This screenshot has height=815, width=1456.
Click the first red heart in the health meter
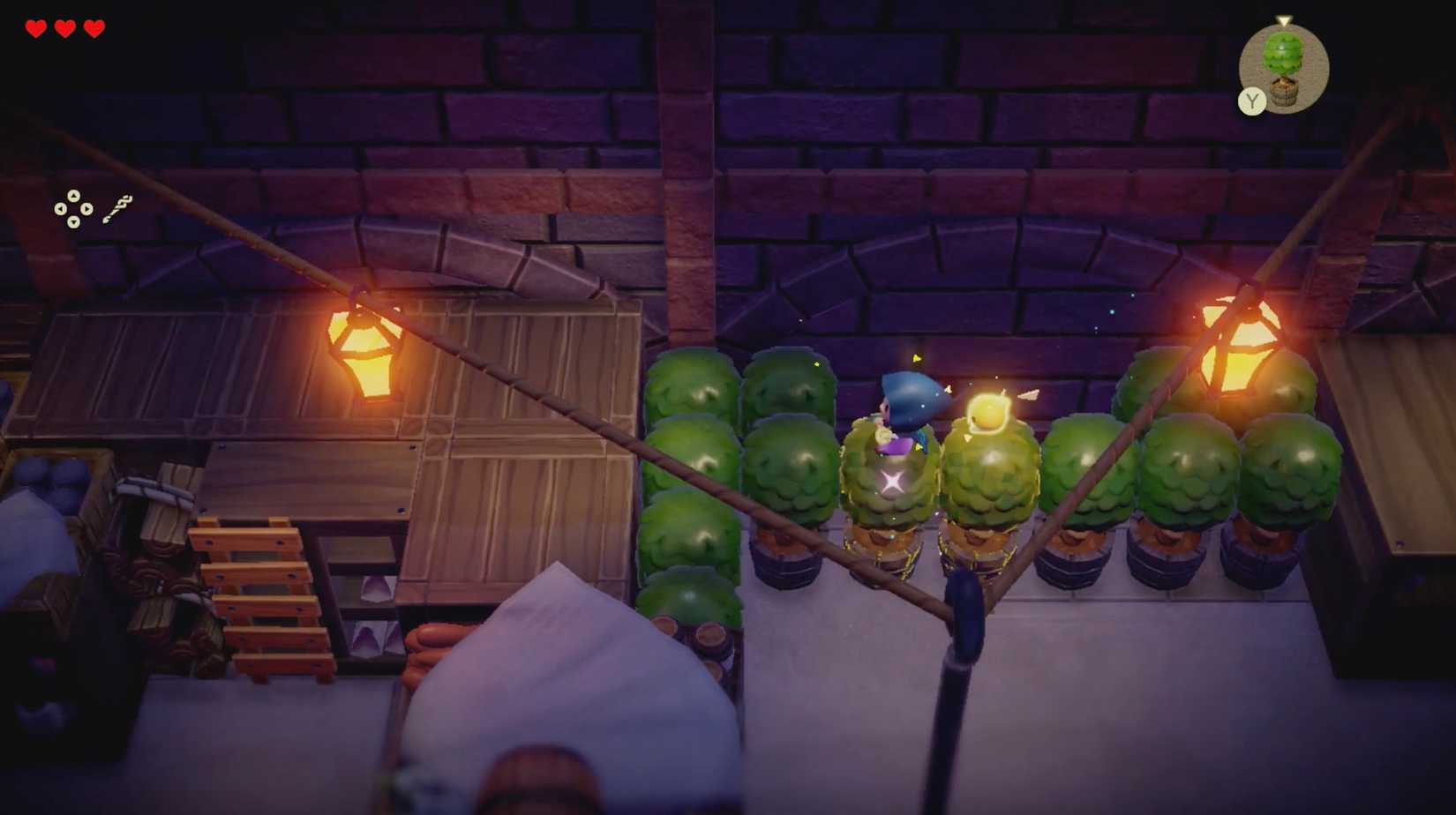(x=34, y=28)
